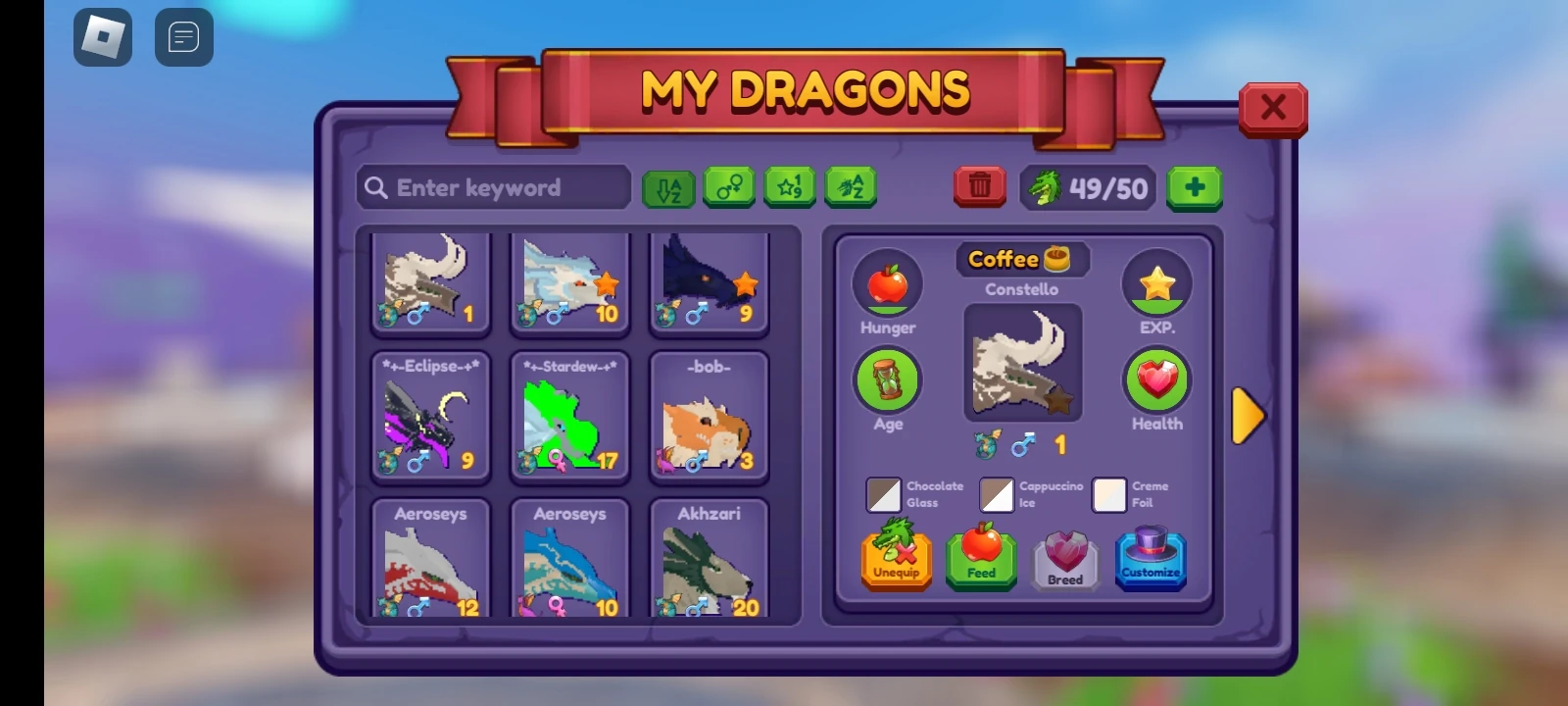This screenshot has width=1568, height=706.
Task: Select the *+-Stardew-+* dragon thumbnail
Action: click(569, 417)
